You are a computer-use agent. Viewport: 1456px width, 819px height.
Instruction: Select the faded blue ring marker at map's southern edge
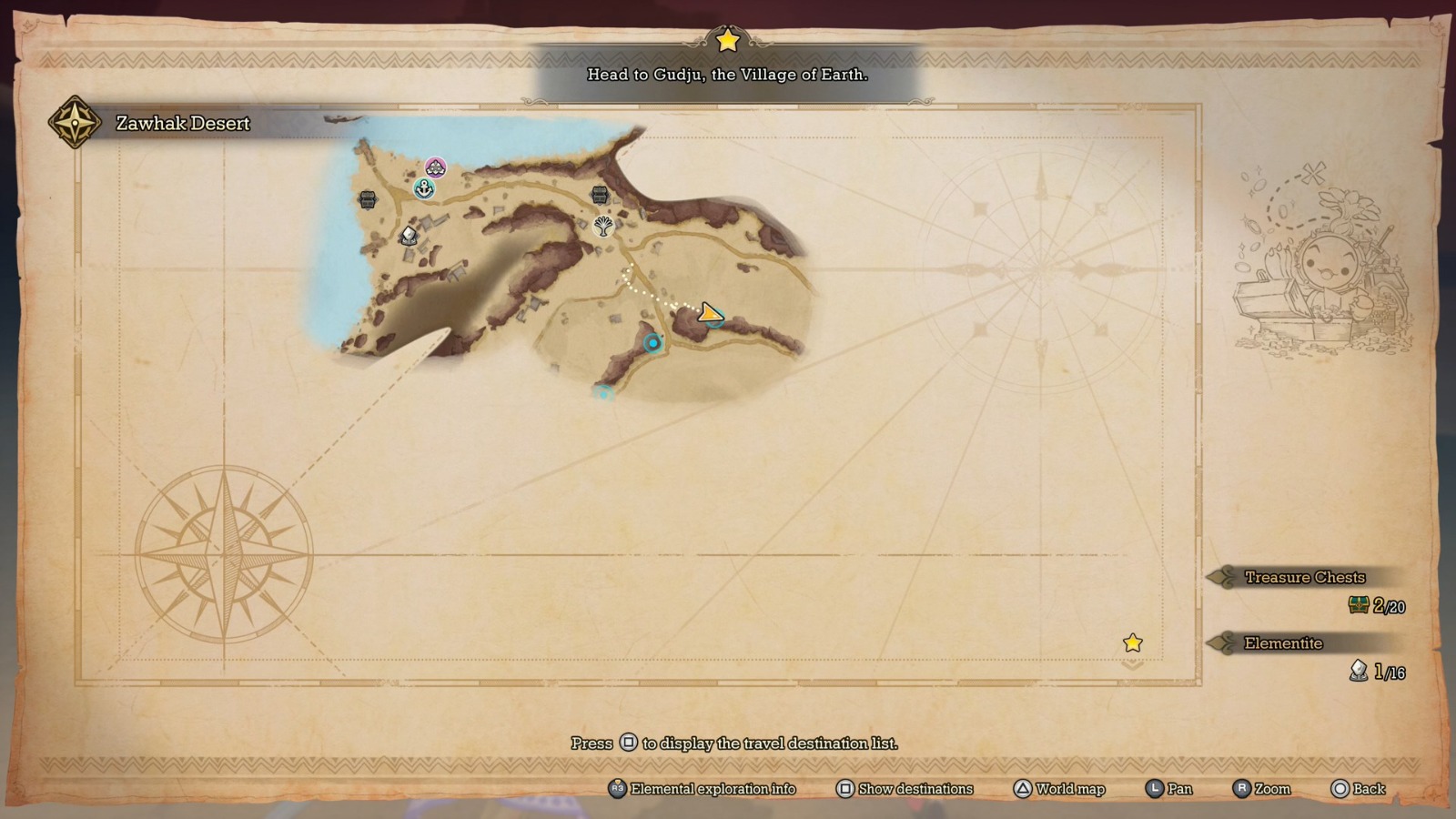(603, 393)
